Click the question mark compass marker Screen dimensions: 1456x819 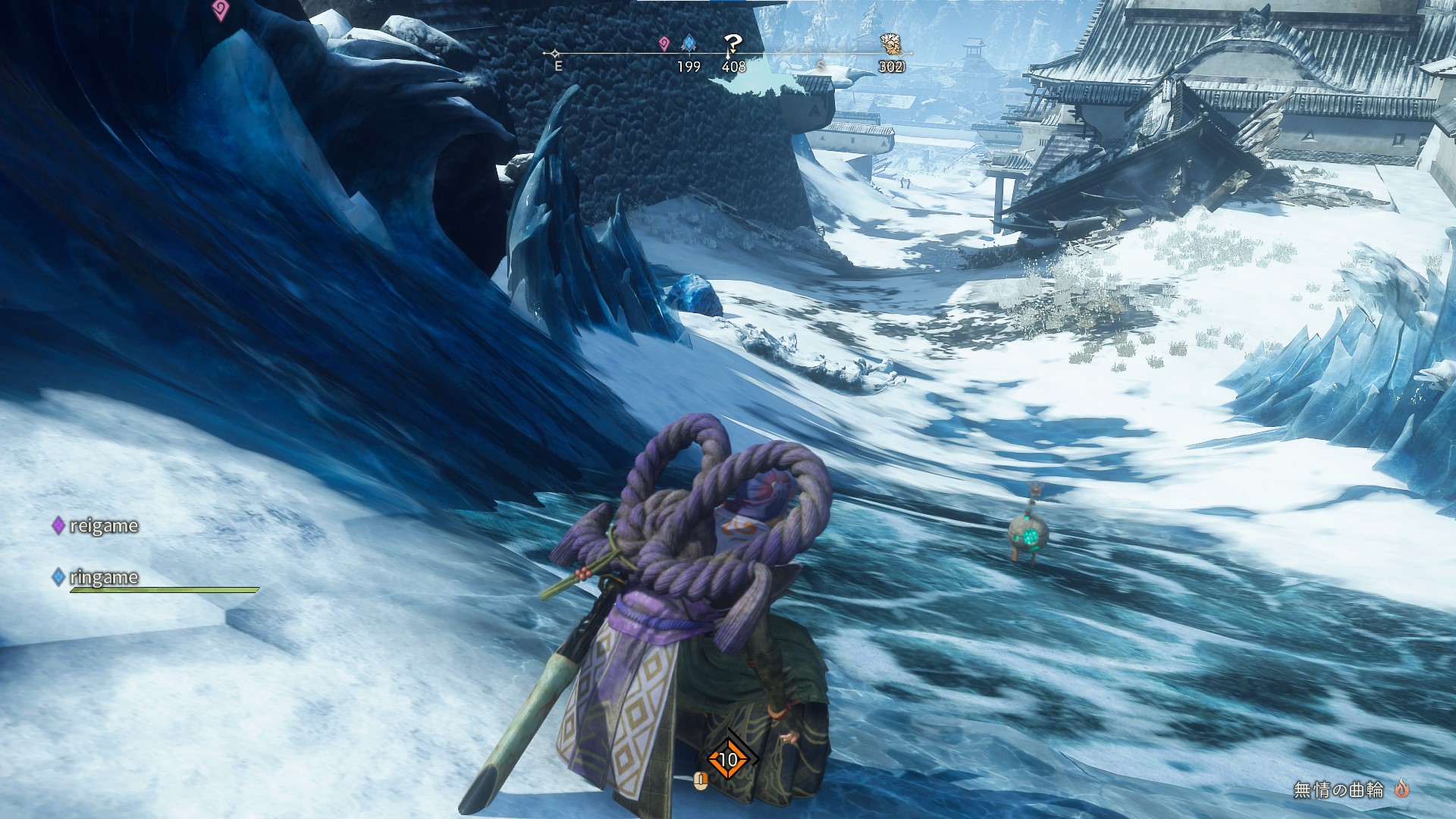[732, 44]
